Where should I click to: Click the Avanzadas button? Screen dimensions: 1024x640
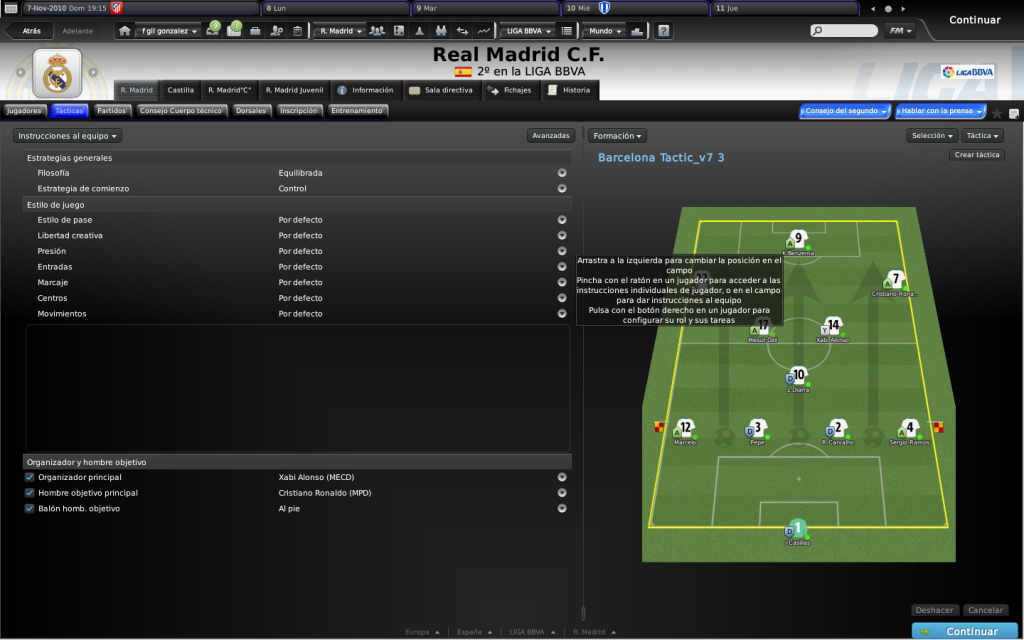(550, 135)
